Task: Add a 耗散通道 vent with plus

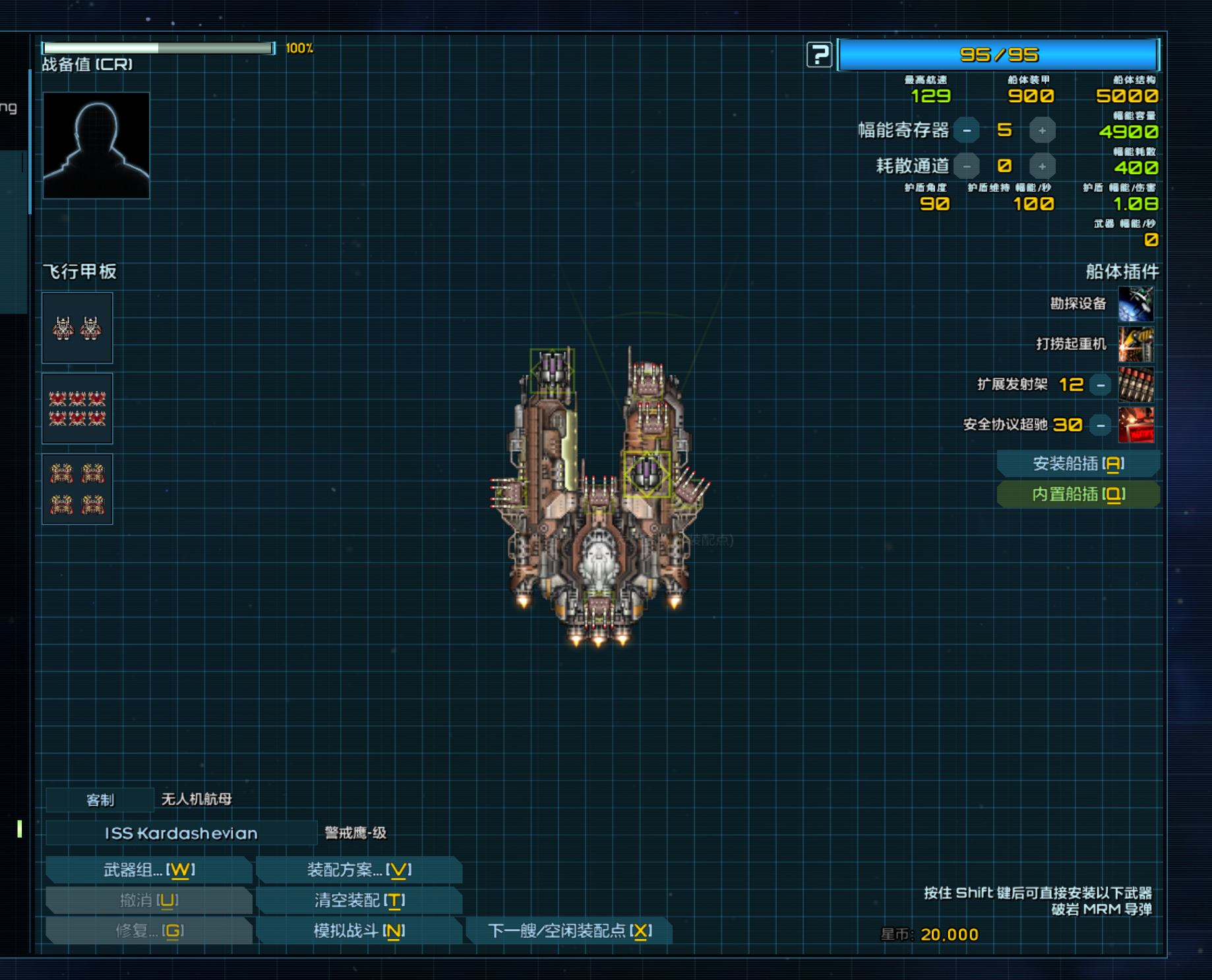Action: click(x=1042, y=166)
